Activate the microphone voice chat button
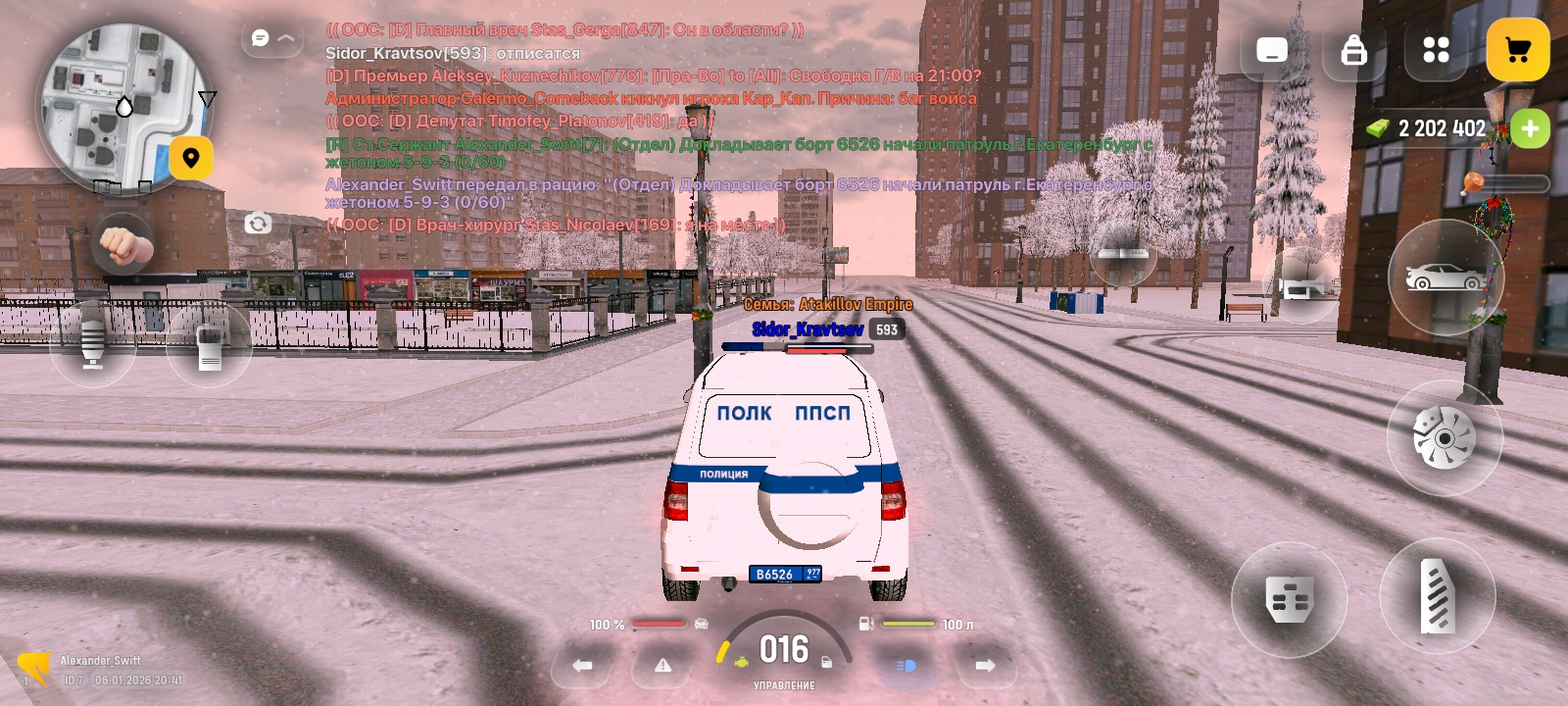The image size is (1568, 706). point(93,344)
